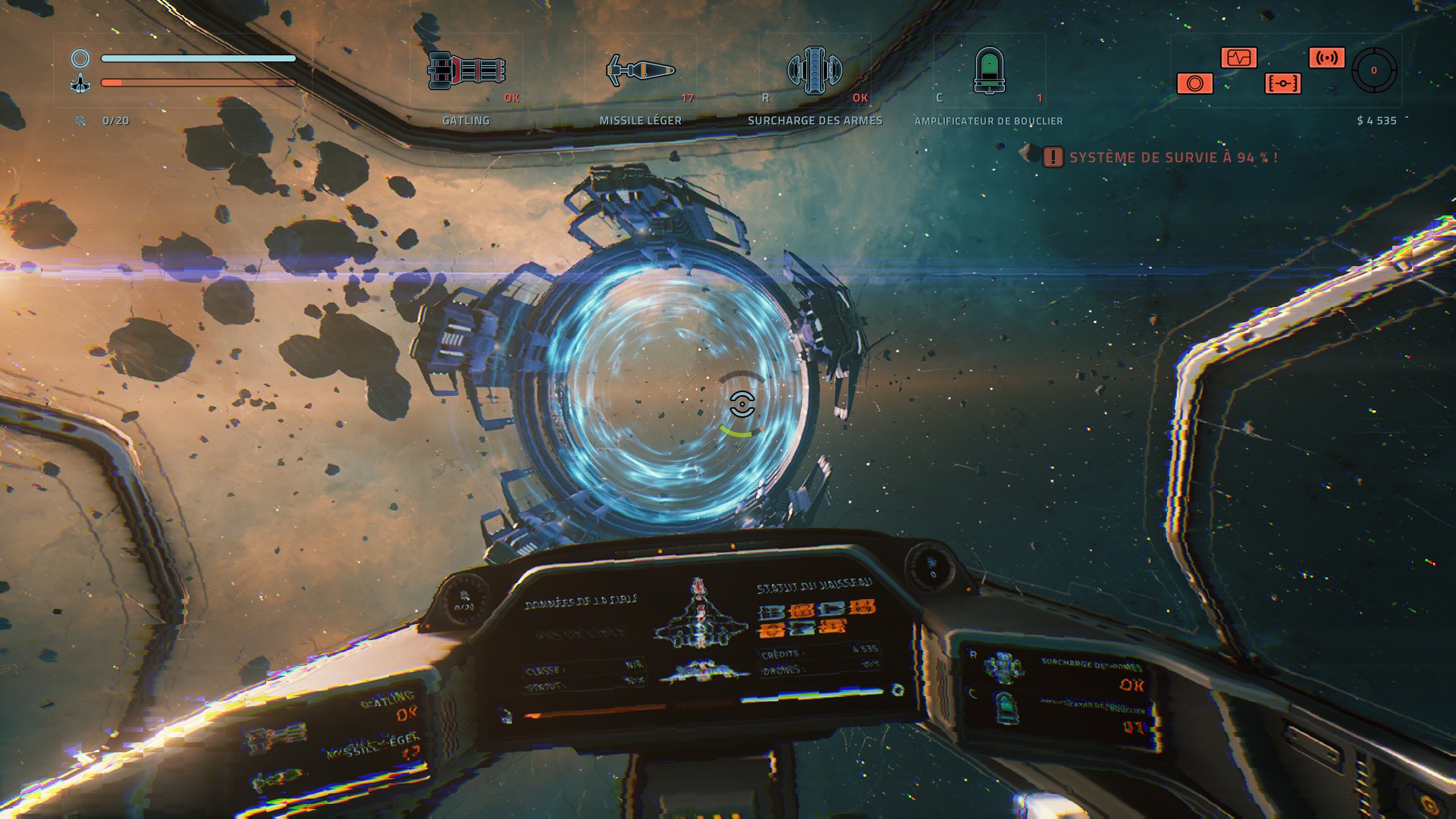The image size is (1456, 819).
Task: Use the Amplificateur de Bouclier consumable
Action: (989, 71)
